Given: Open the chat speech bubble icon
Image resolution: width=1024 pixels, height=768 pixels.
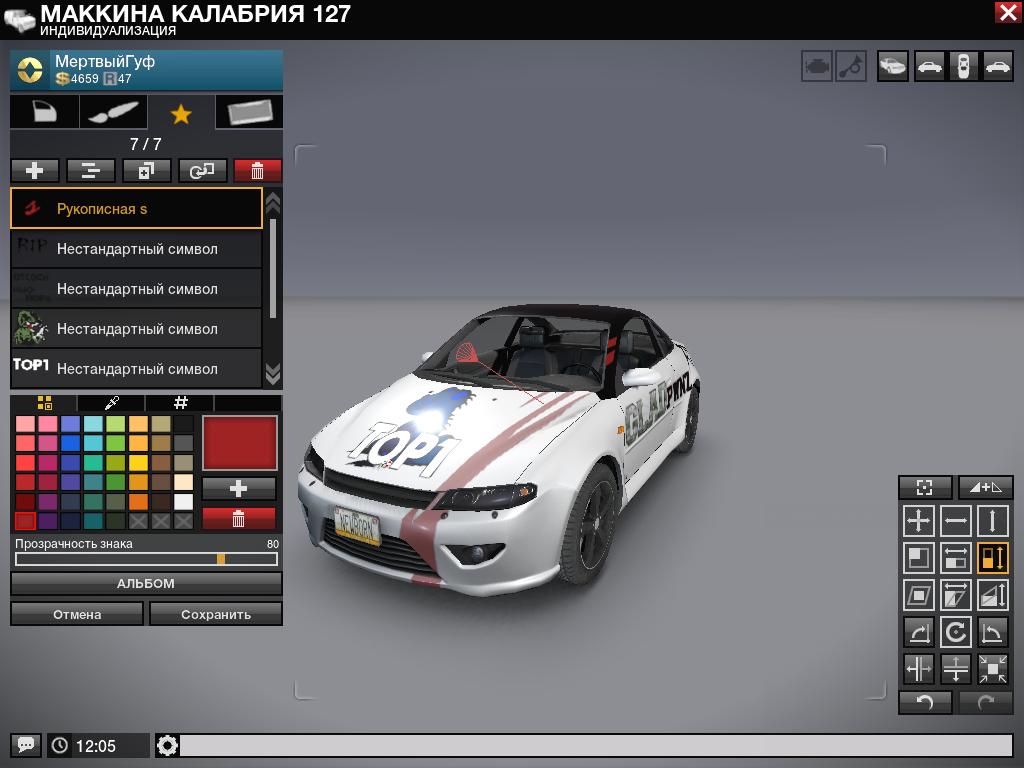Looking at the screenshot, I should (26, 745).
